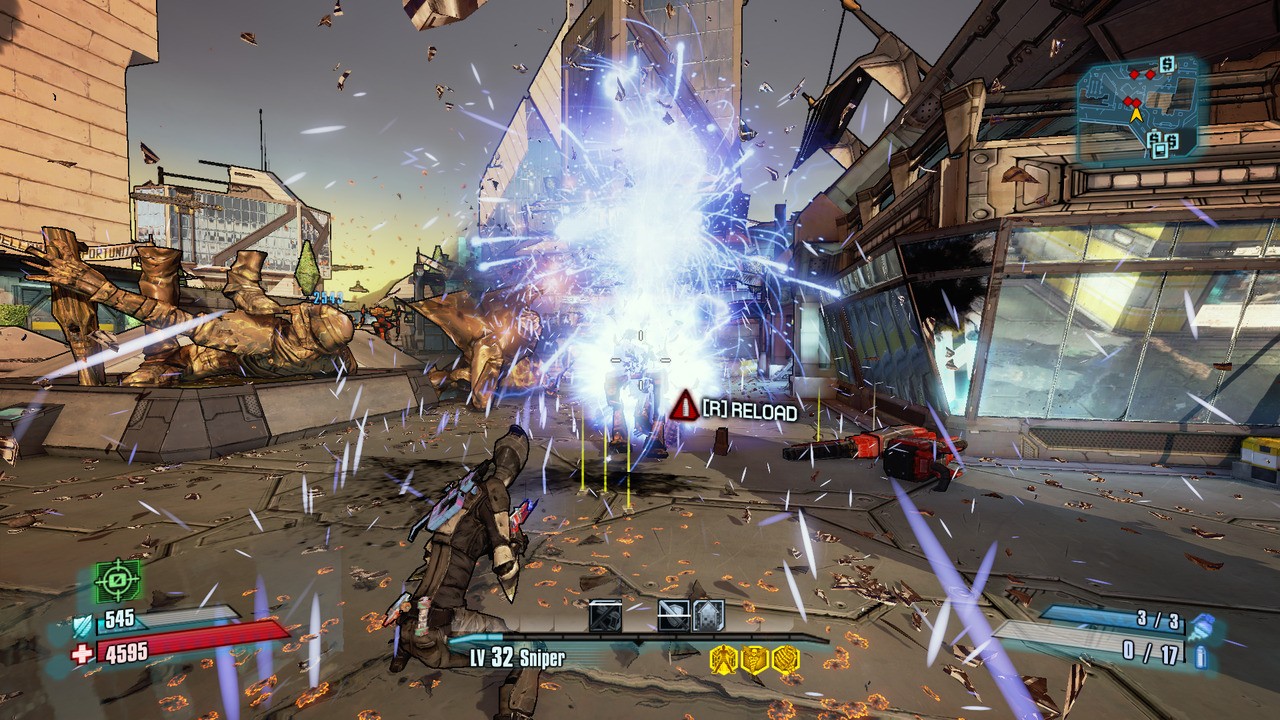Select the crossed-weapons equipment slot icon
The width and height of the screenshot is (1280, 720).
pyautogui.click(x=605, y=615)
